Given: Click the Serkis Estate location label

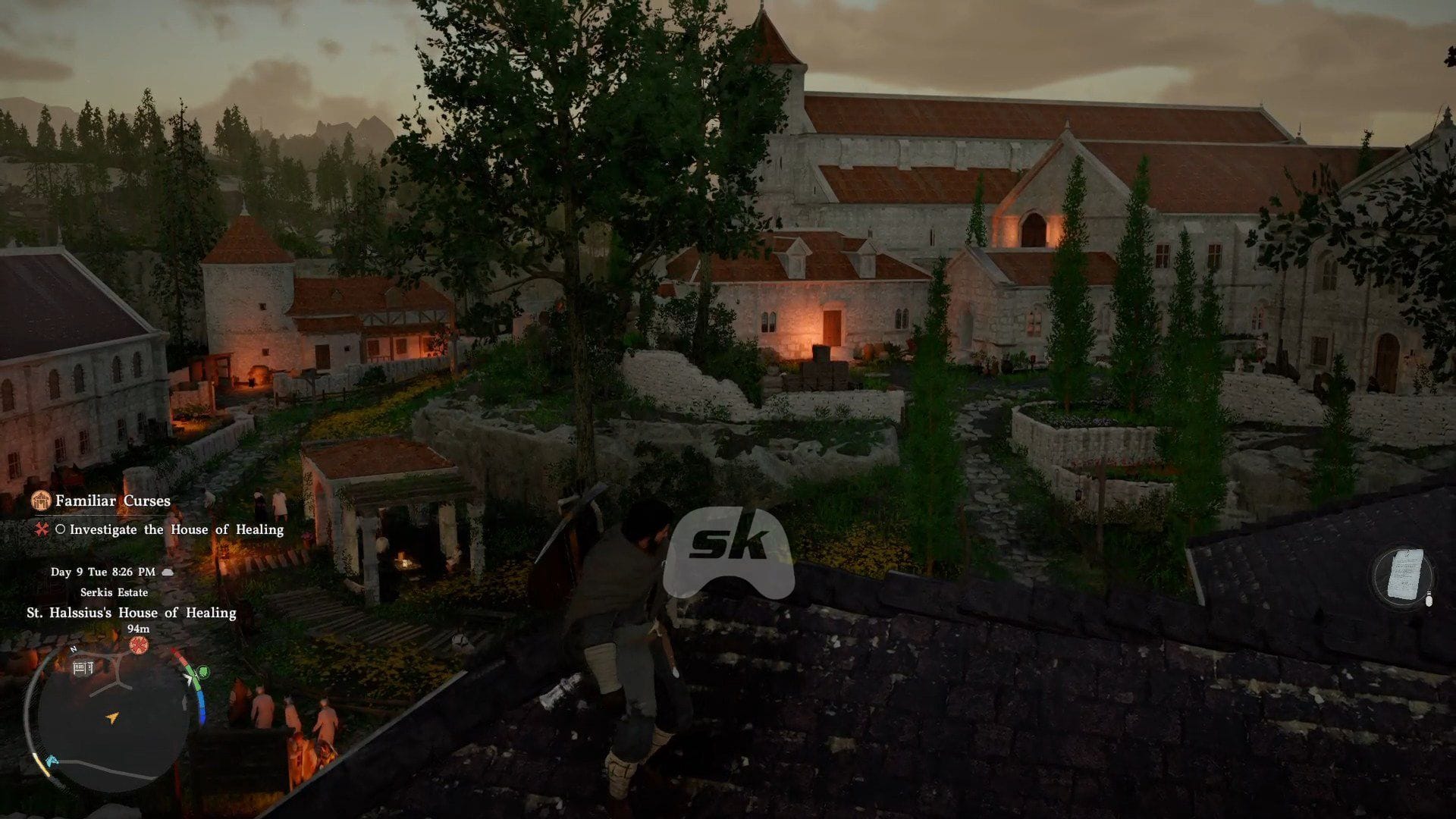Looking at the screenshot, I should [x=115, y=592].
